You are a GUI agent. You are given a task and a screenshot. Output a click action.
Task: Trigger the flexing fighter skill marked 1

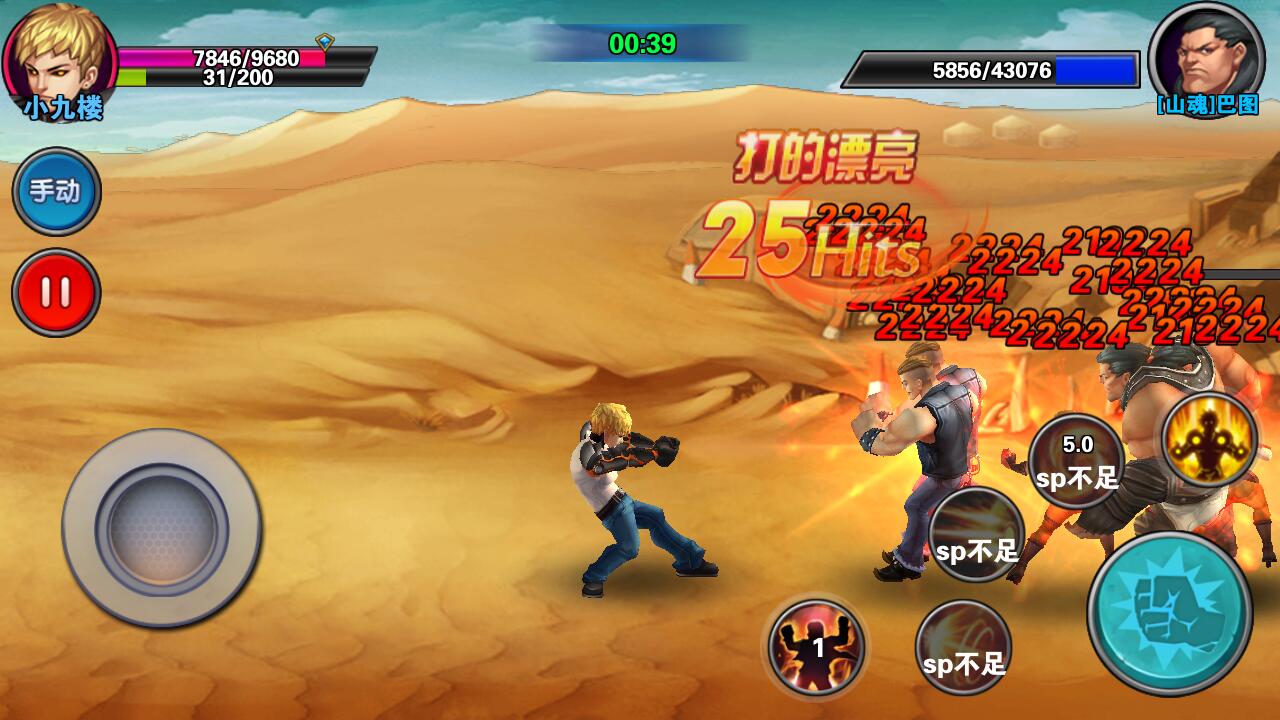(x=817, y=647)
